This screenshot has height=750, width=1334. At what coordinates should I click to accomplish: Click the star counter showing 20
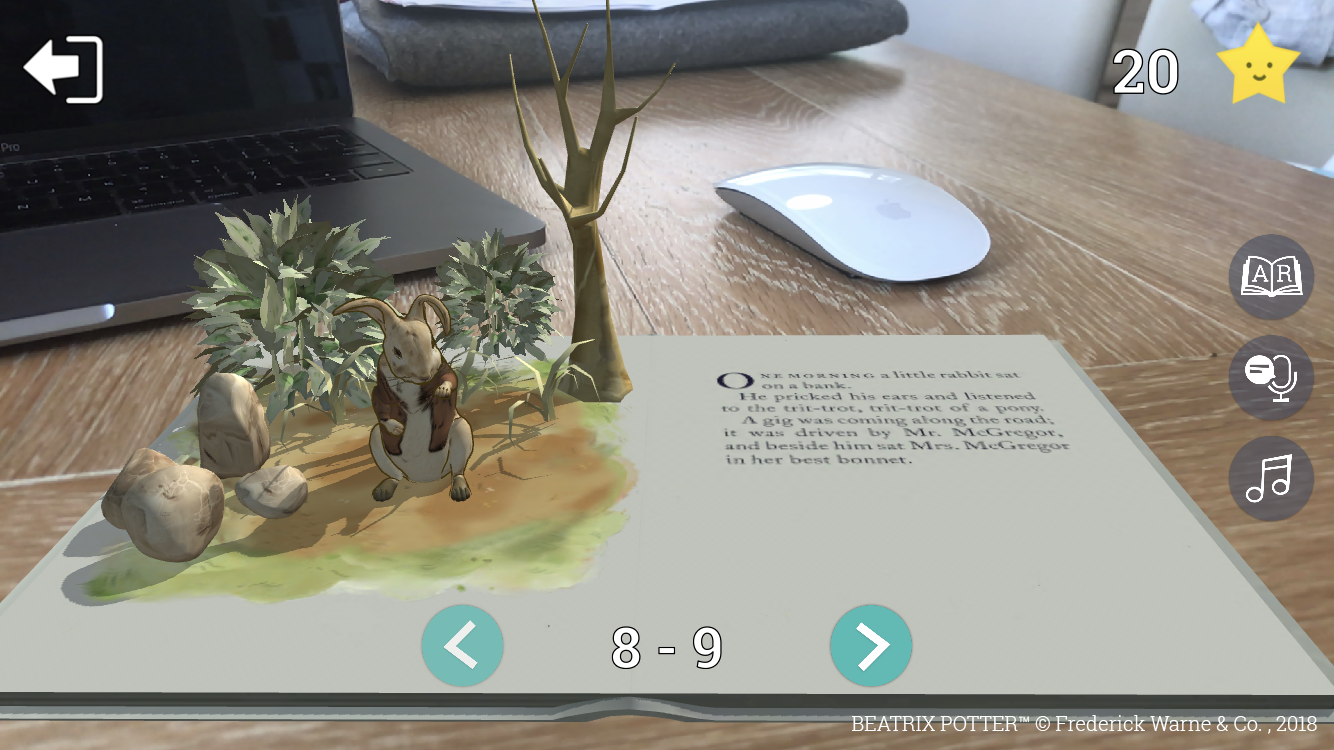[1144, 70]
